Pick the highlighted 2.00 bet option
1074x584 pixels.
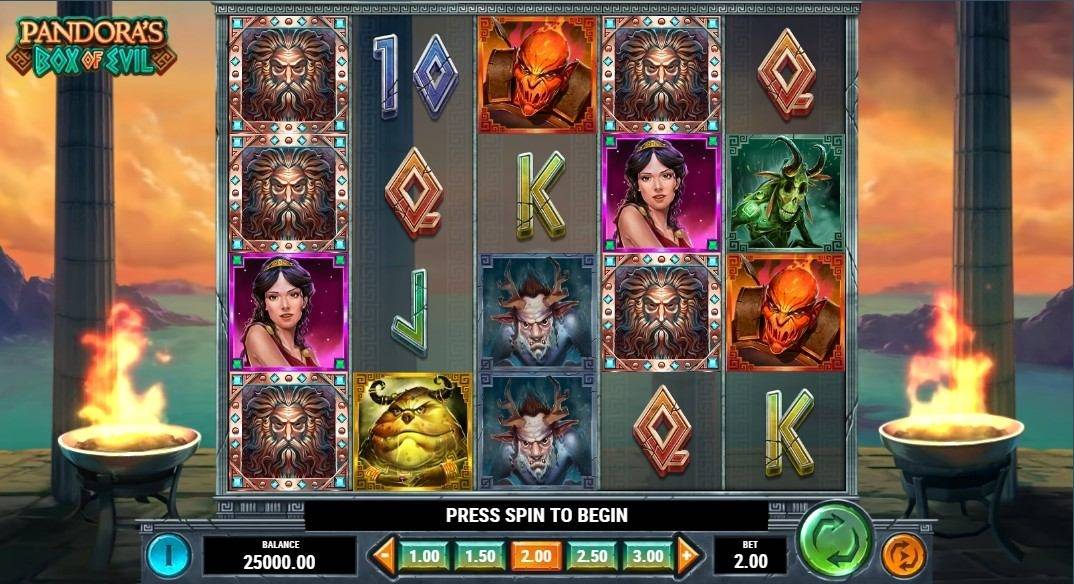click(x=534, y=554)
